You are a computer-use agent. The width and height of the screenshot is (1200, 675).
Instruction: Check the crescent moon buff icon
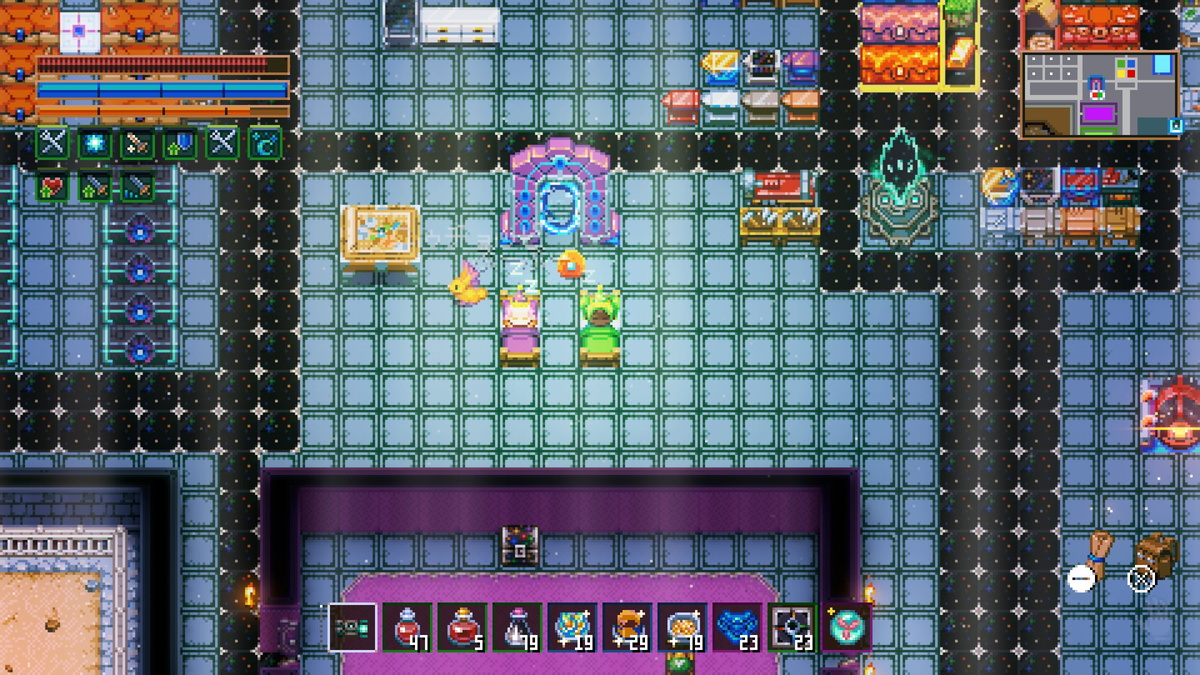[264, 143]
